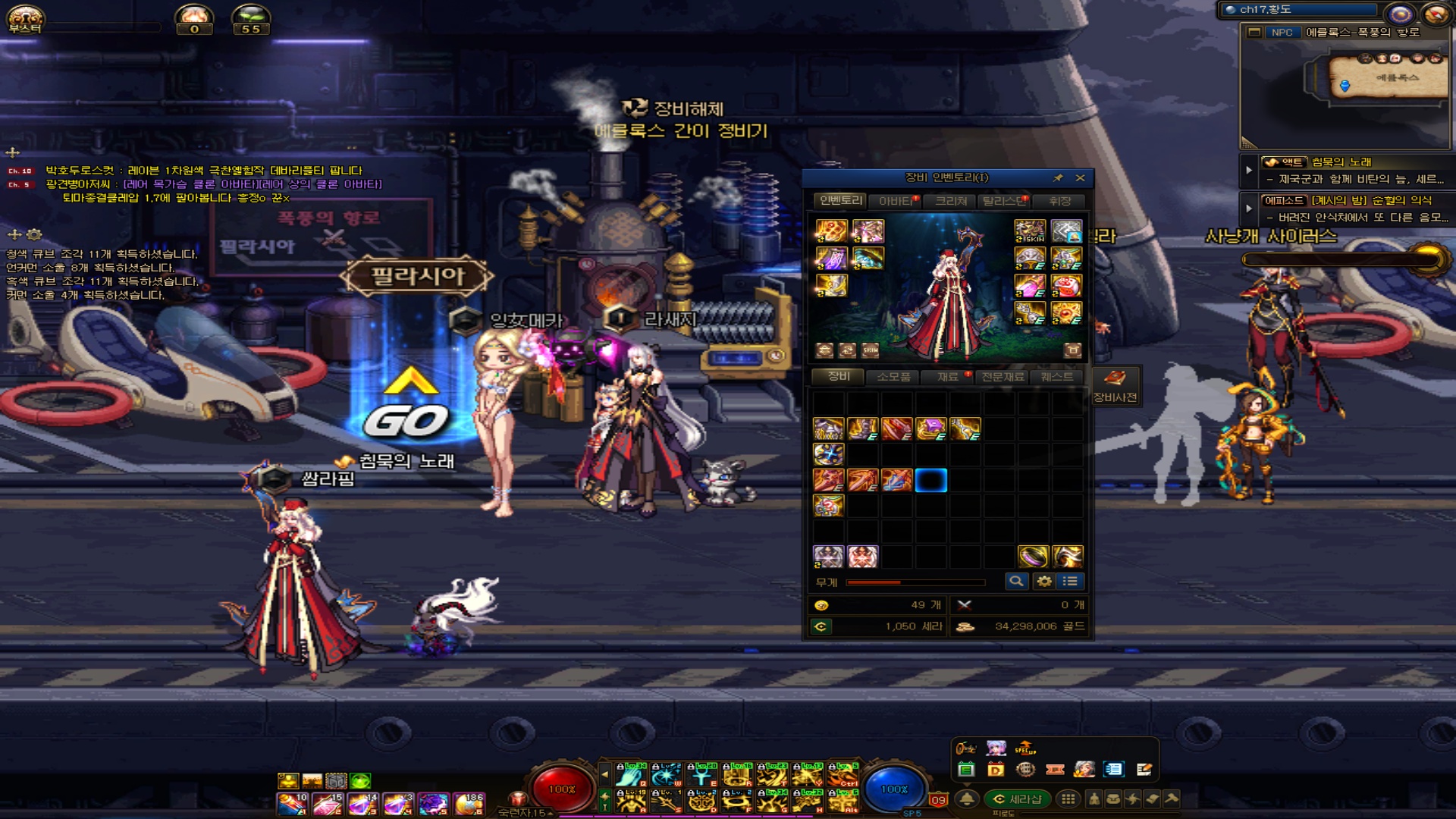Switch to the 아바타 tab
The width and height of the screenshot is (1456, 819).
897,201
